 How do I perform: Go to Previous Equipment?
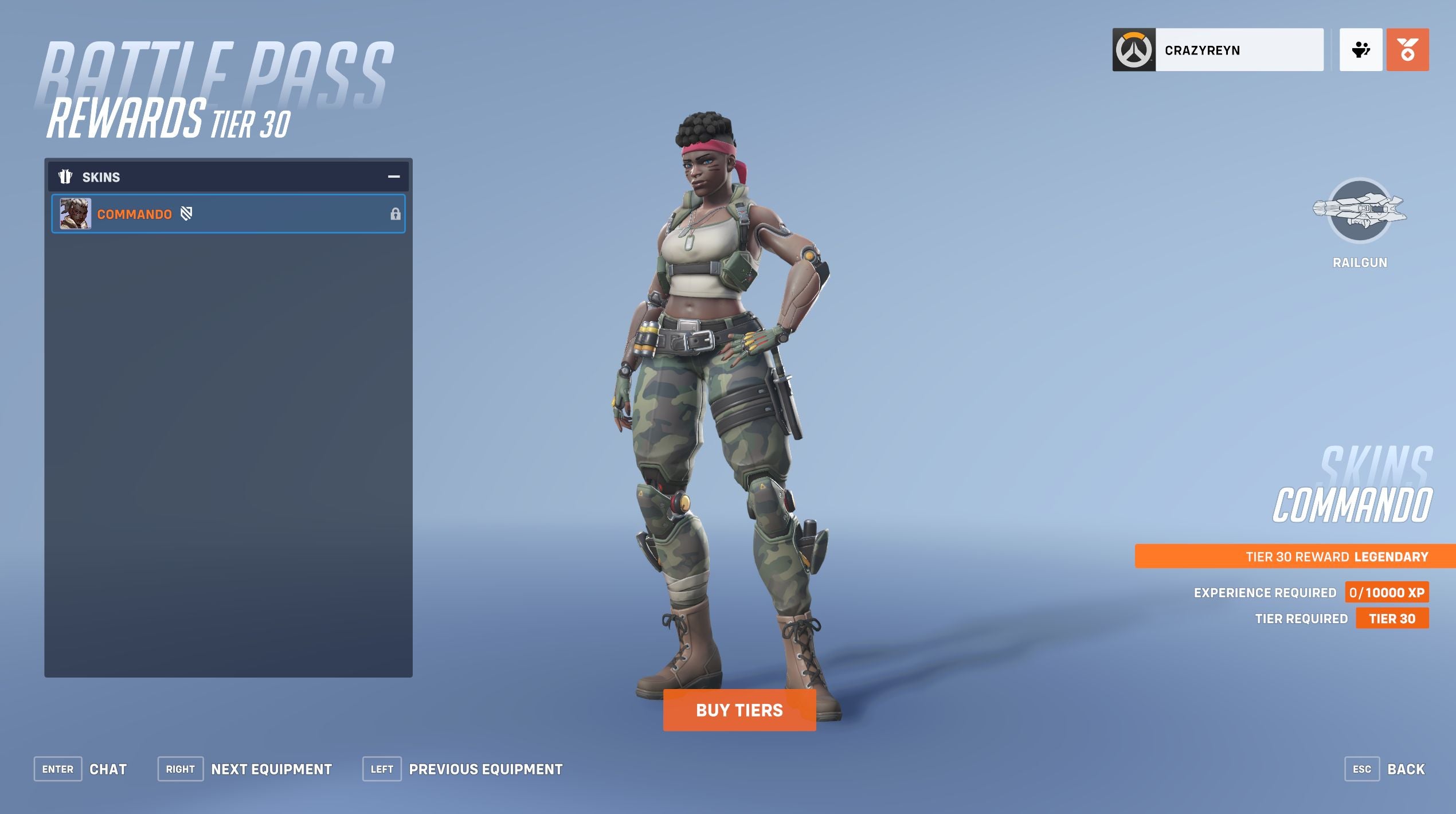point(485,769)
